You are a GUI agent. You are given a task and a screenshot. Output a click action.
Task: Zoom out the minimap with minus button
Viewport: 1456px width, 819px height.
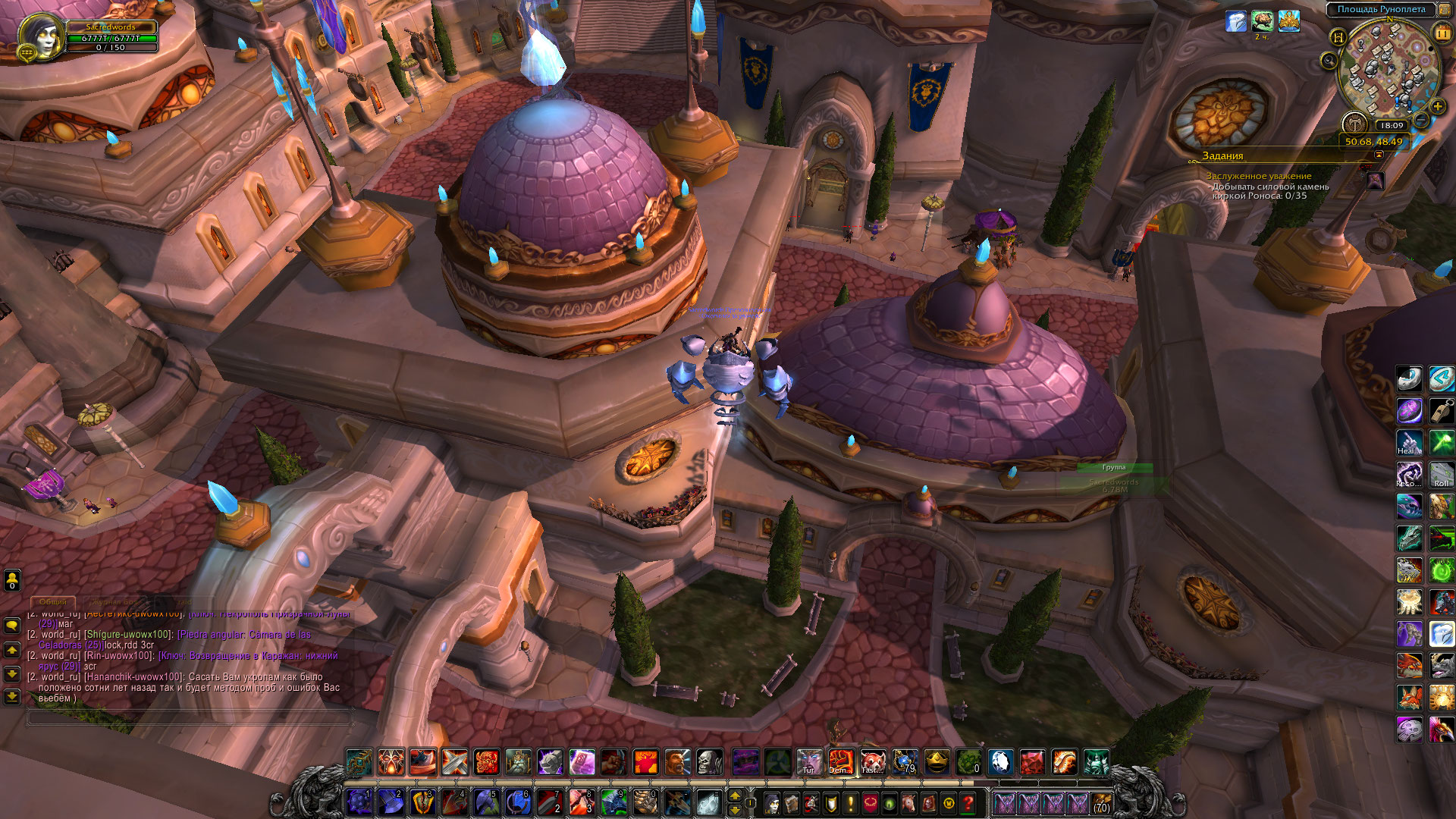point(1422,121)
